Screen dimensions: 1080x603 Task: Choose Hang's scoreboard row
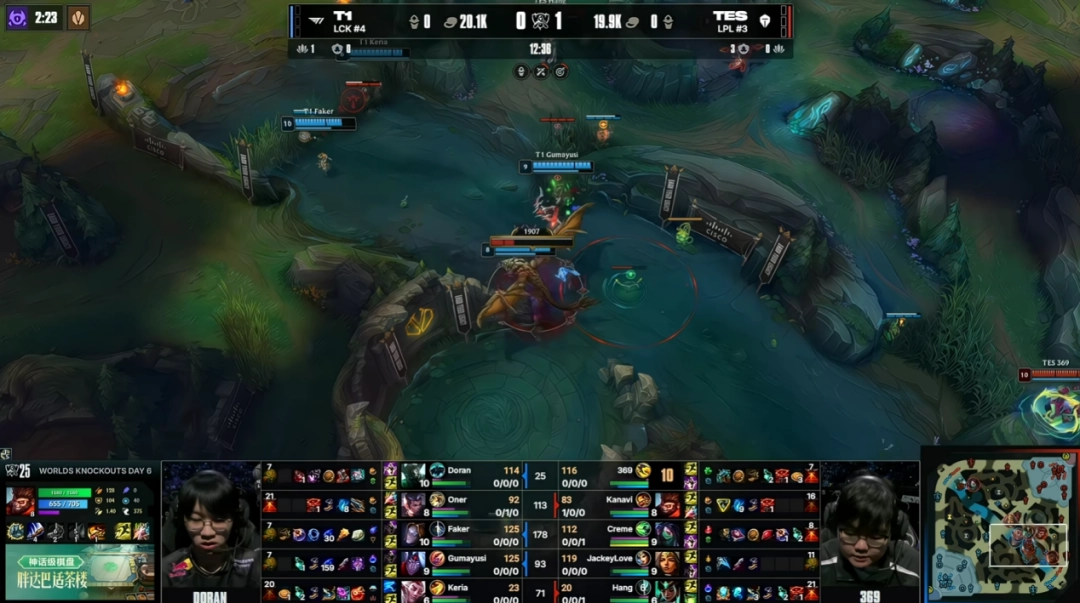(620, 590)
